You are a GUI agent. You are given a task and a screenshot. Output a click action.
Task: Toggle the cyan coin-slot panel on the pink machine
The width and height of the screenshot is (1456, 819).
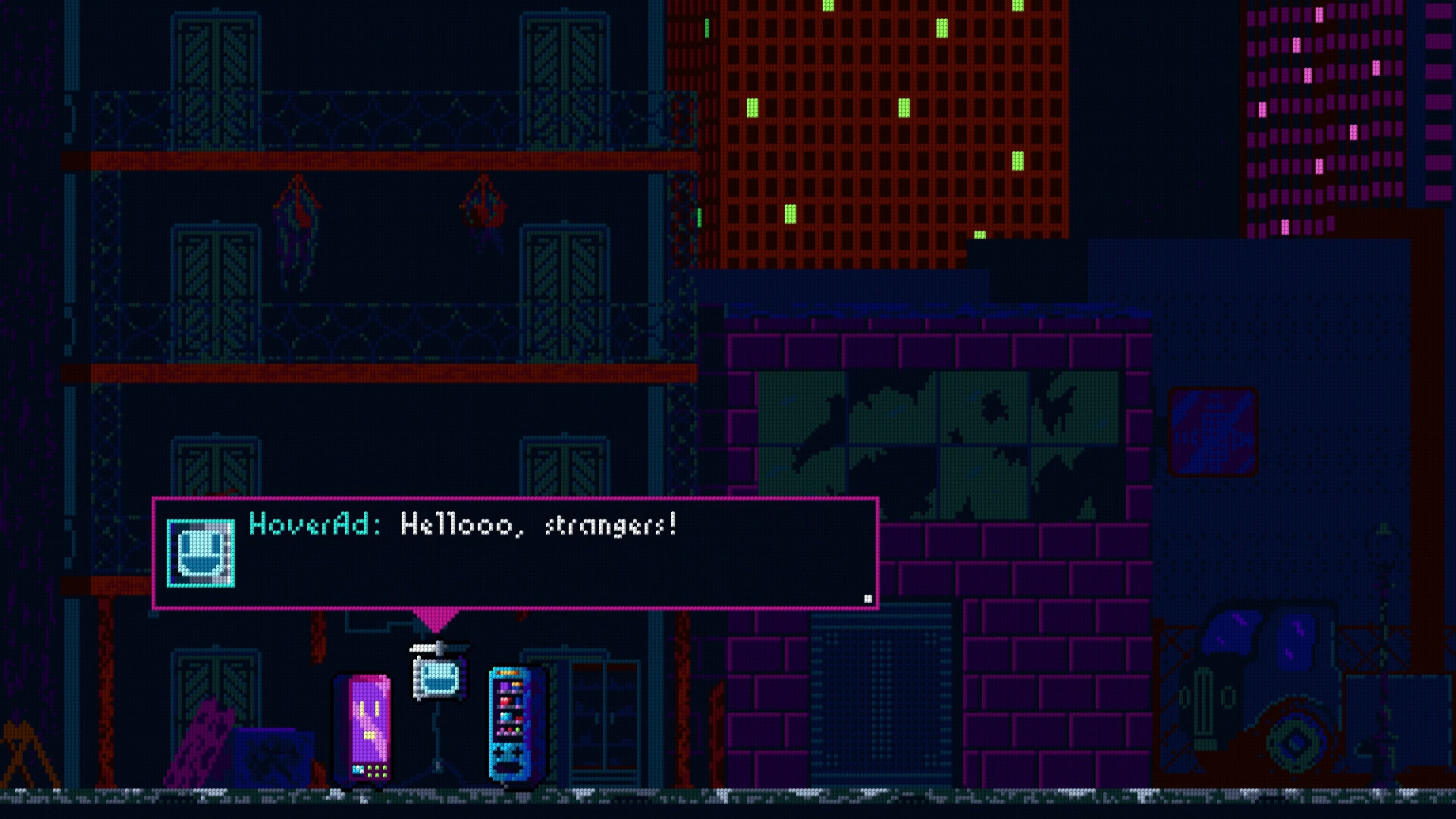click(358, 770)
